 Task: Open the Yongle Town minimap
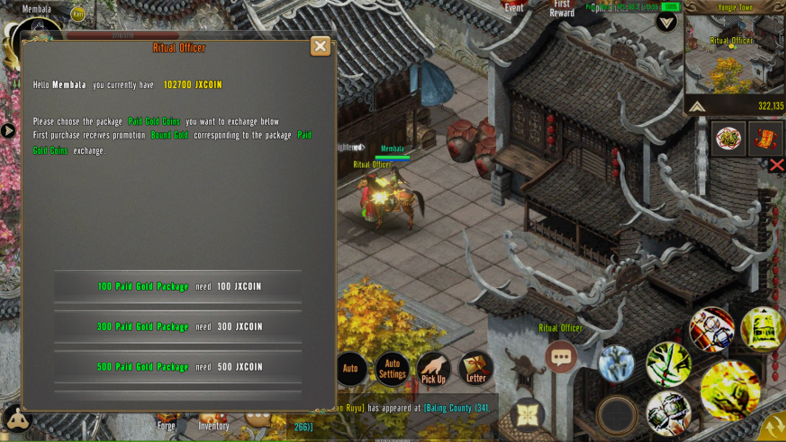click(734, 52)
